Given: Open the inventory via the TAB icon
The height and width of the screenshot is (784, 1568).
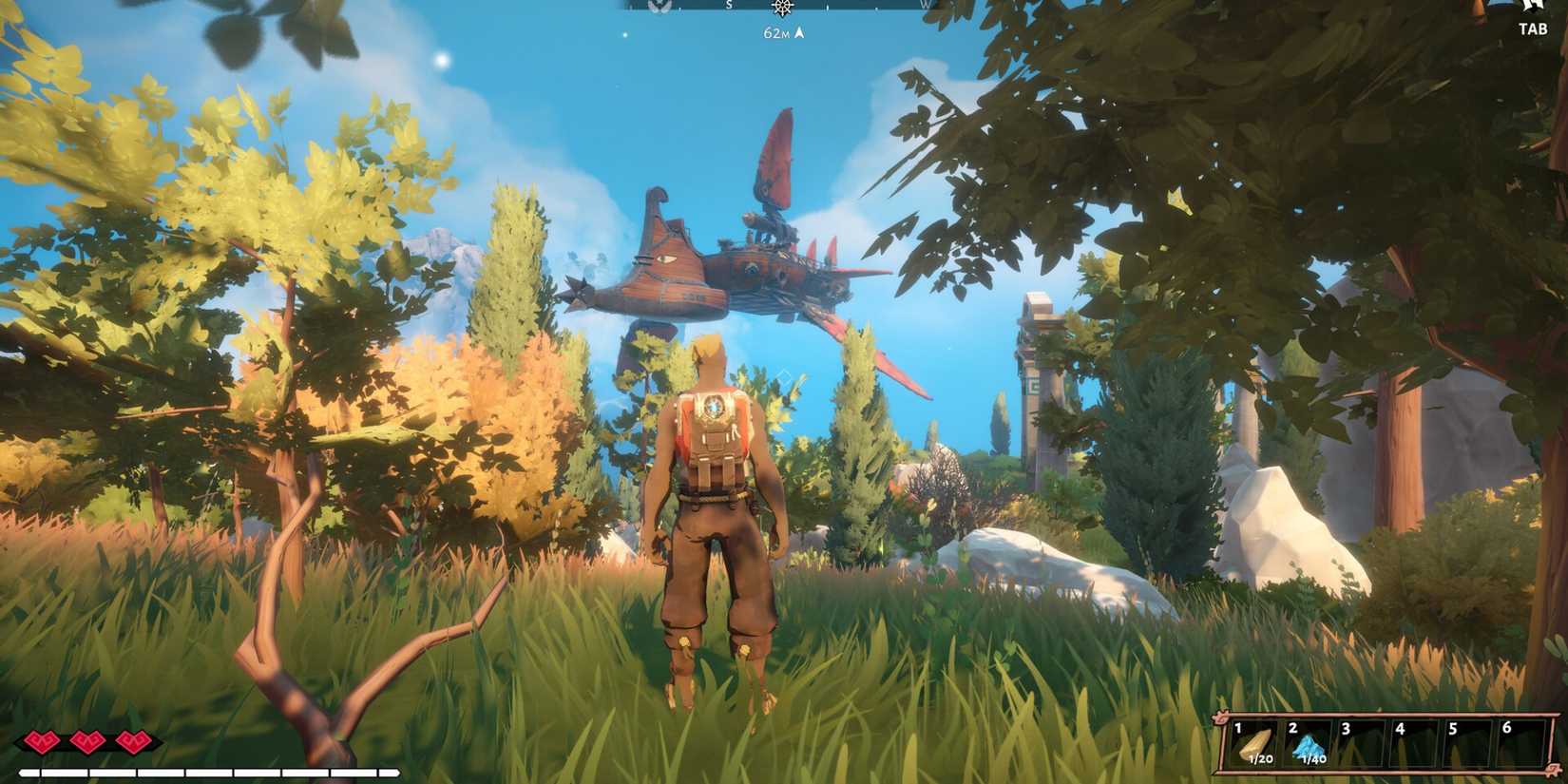Looking at the screenshot, I should [x=1532, y=29].
